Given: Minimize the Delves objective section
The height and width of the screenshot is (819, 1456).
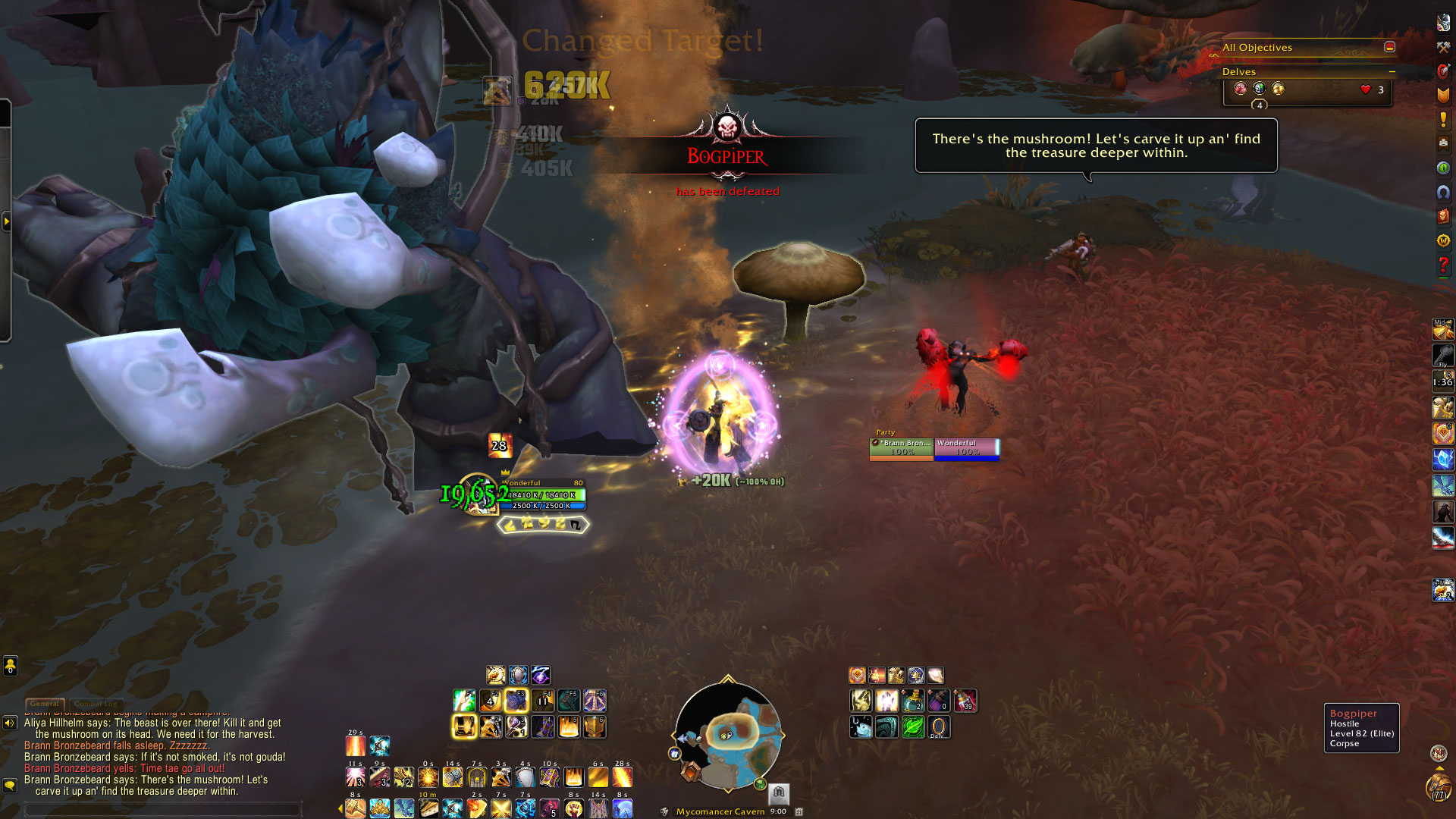Looking at the screenshot, I should click(1392, 71).
